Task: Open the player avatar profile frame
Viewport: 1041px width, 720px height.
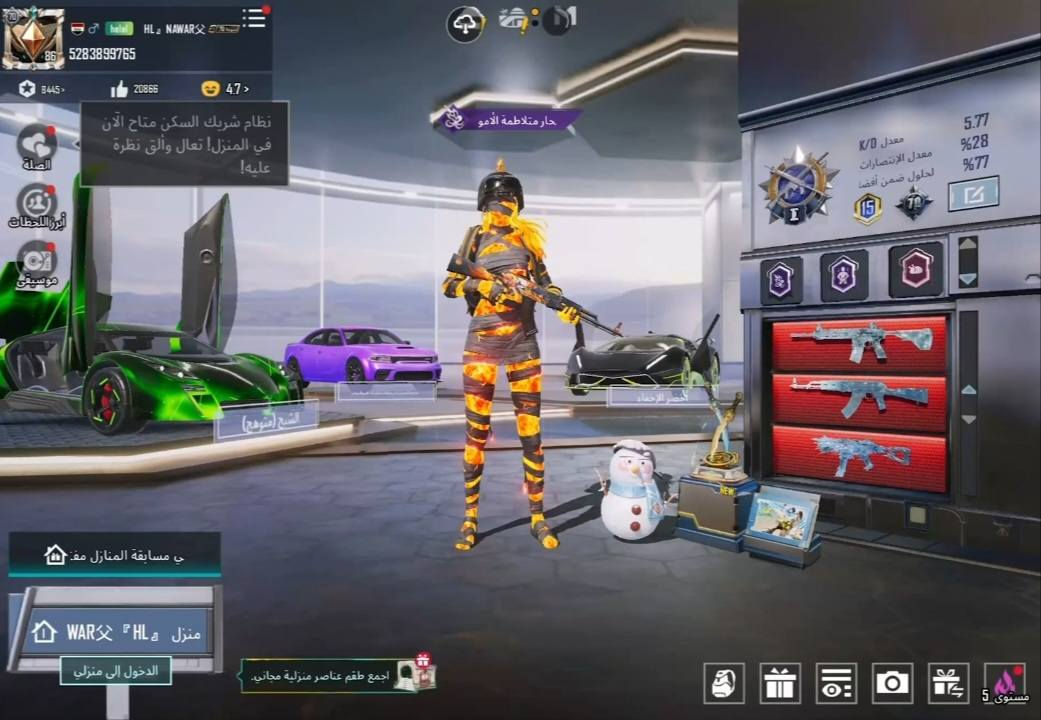Action: click(33, 39)
